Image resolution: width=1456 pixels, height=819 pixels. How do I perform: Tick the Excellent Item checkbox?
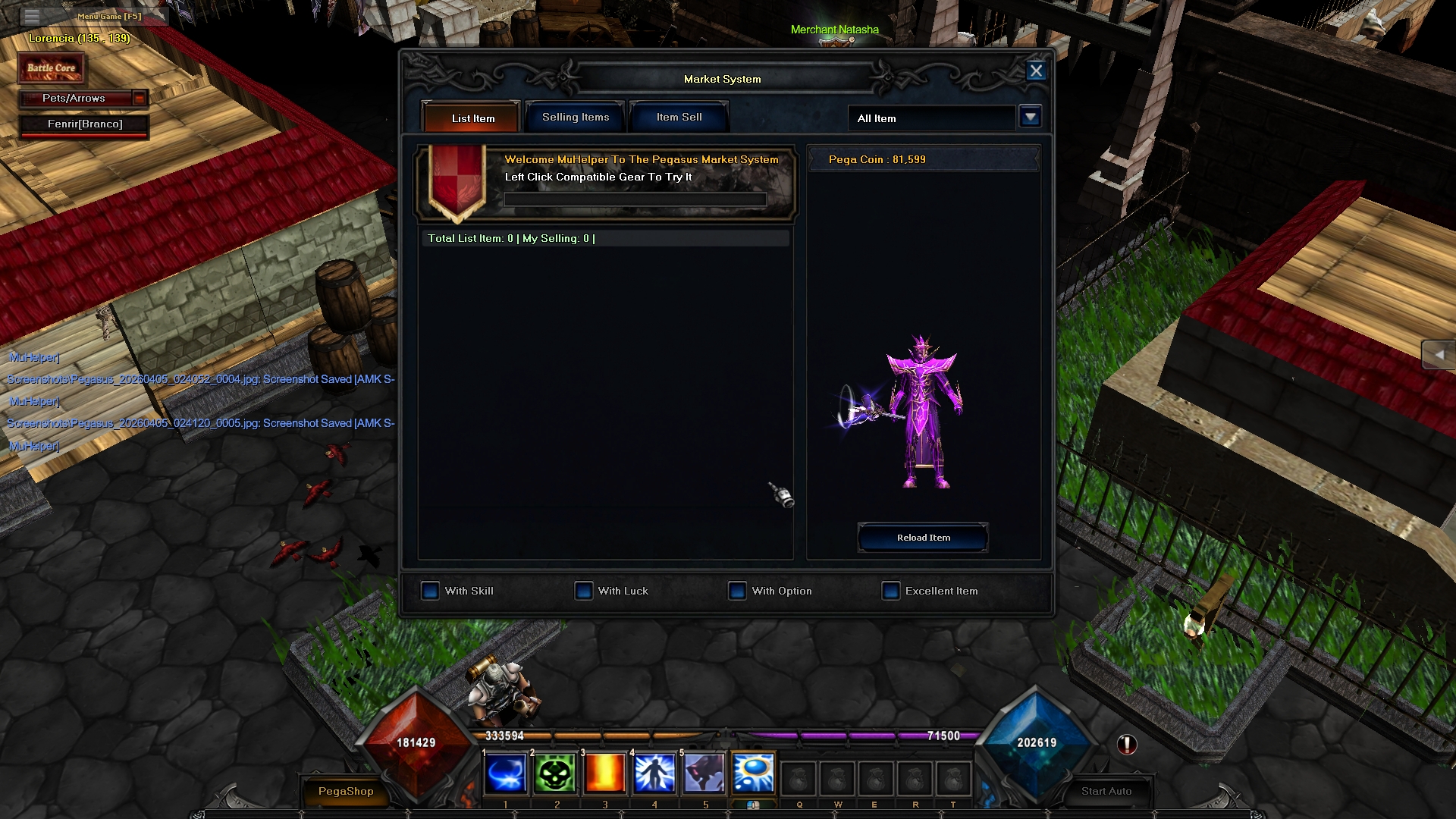coord(891,591)
